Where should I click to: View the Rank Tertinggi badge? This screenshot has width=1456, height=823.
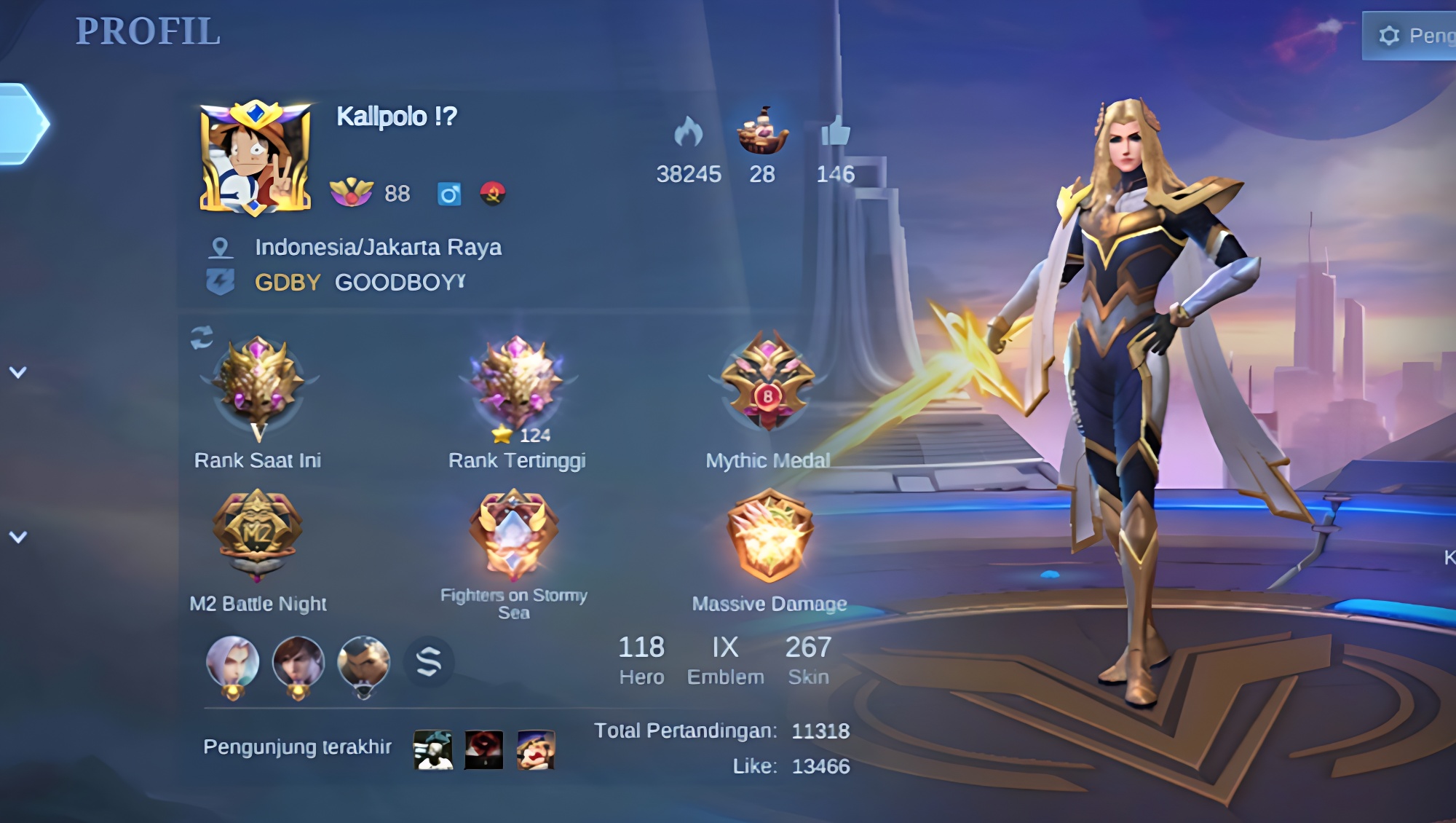pos(517,382)
